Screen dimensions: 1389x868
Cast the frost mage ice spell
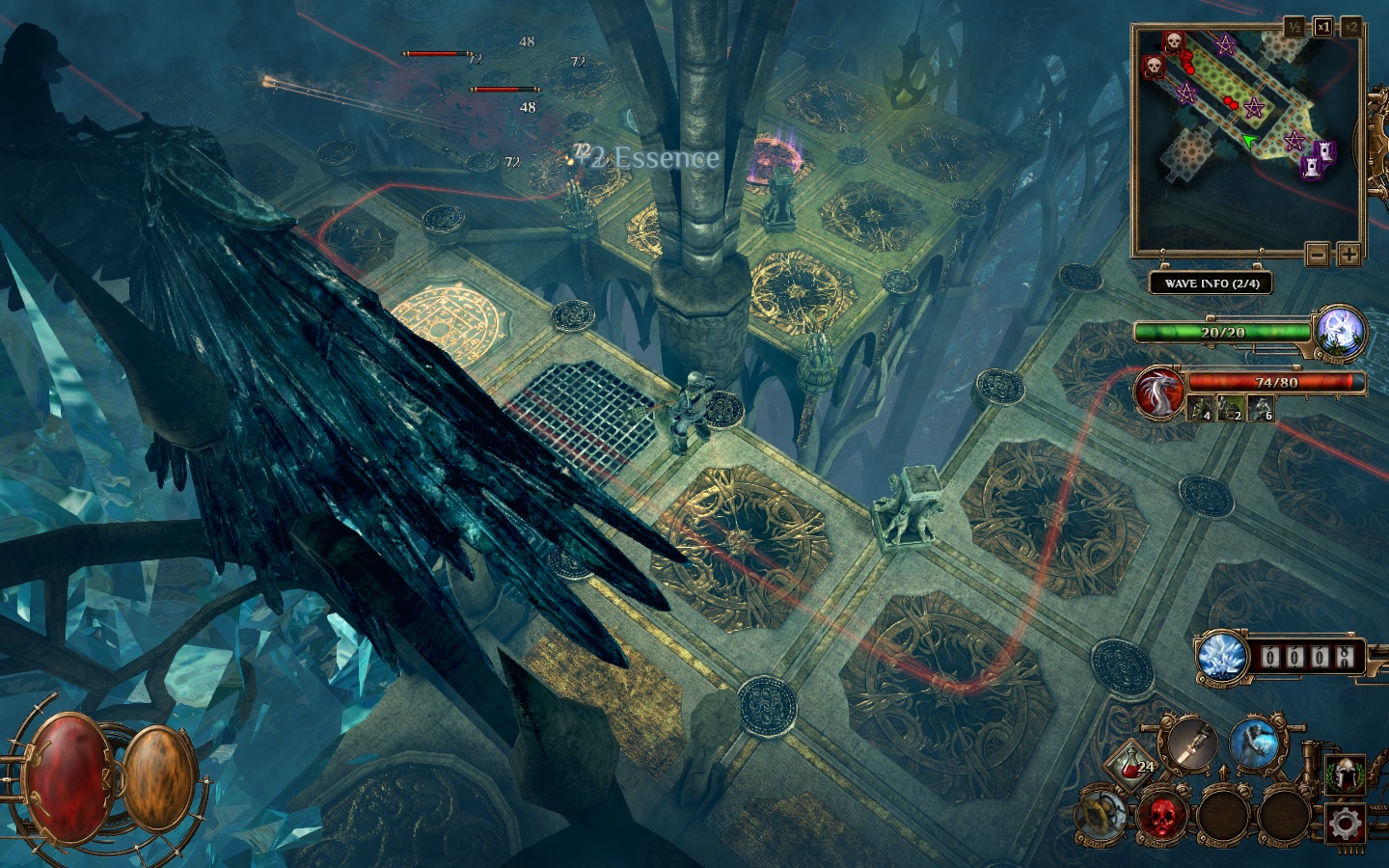pos(1254,746)
